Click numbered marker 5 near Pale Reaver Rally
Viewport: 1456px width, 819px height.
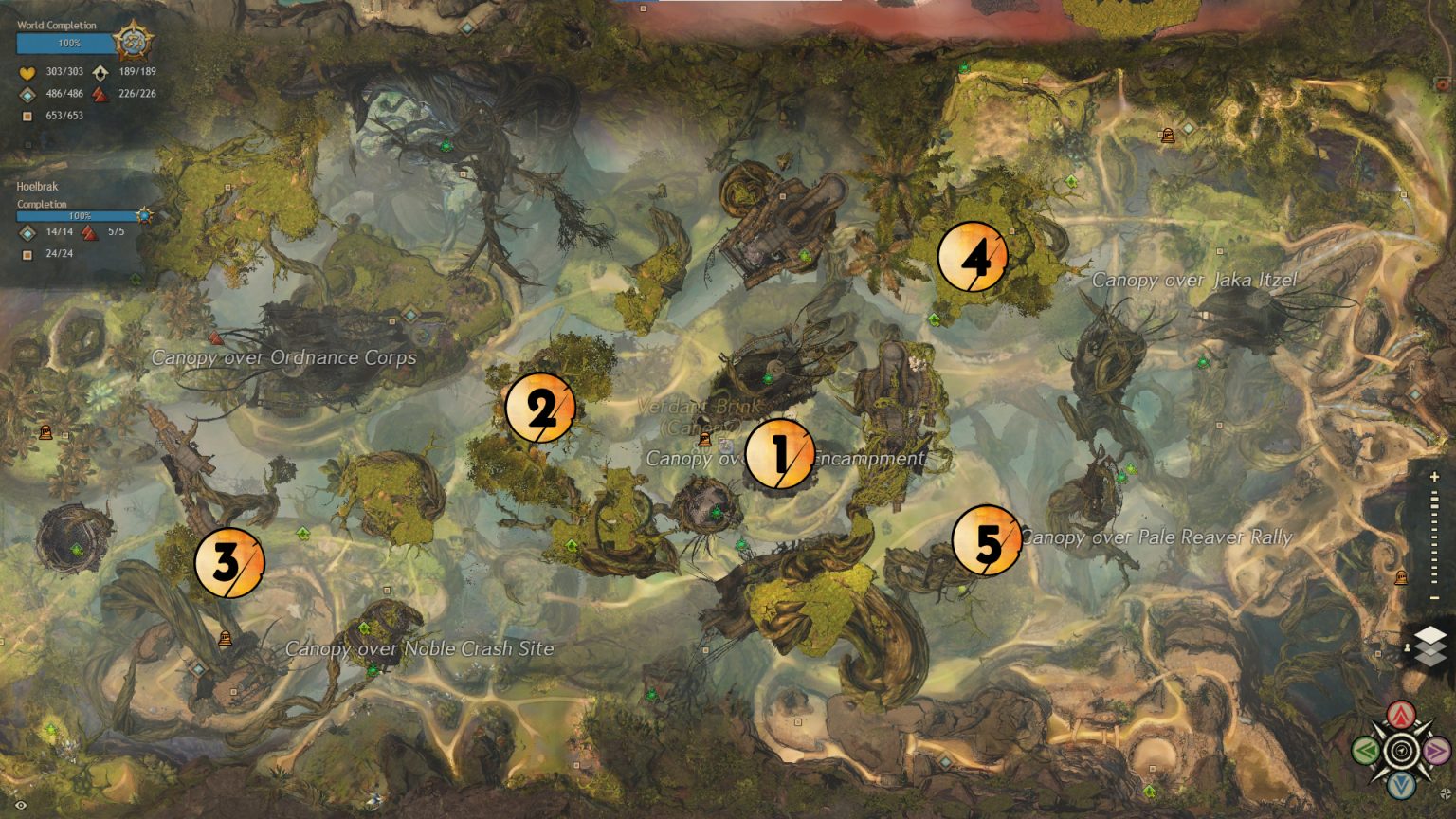(986, 543)
